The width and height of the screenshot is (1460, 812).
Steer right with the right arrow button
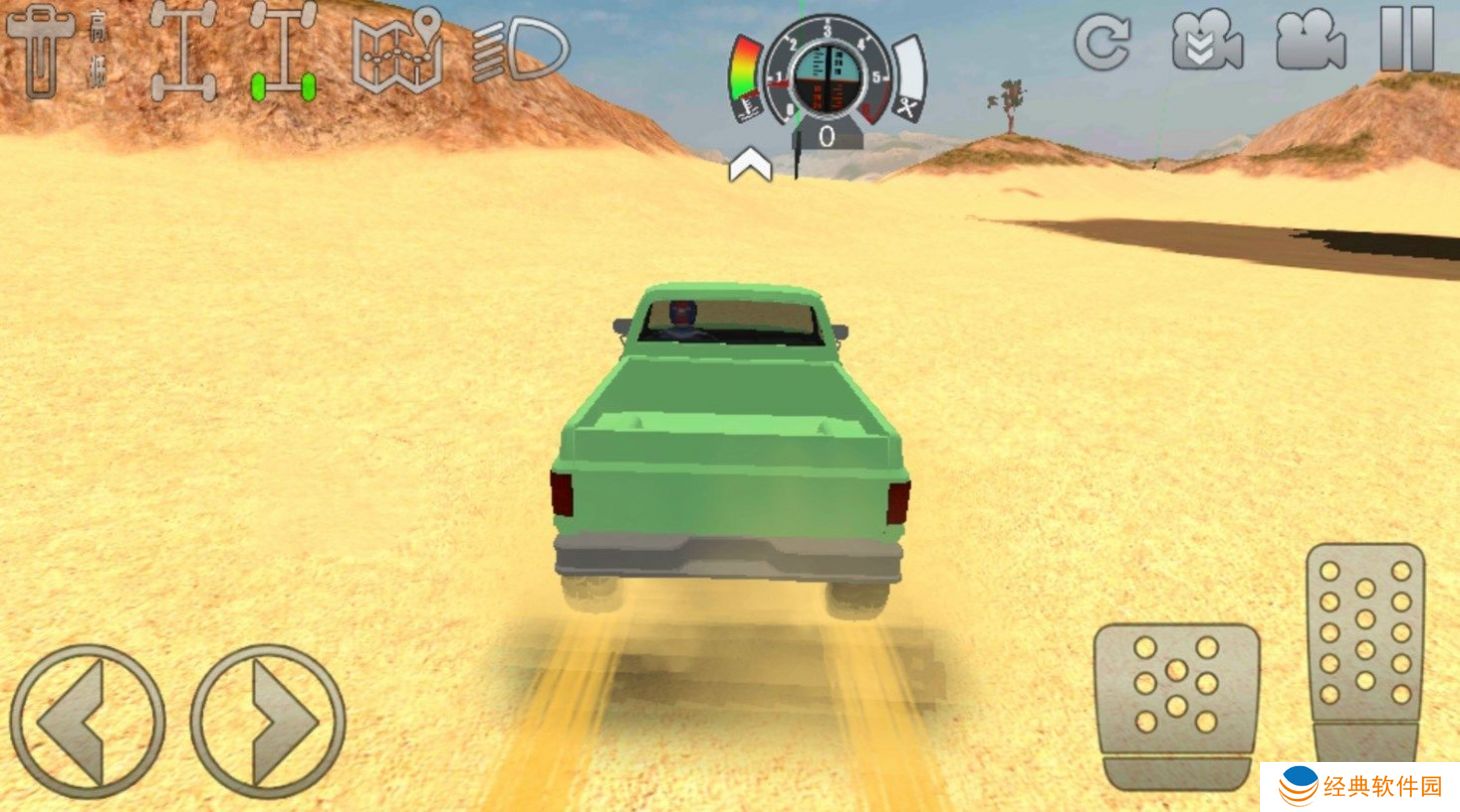(x=268, y=720)
